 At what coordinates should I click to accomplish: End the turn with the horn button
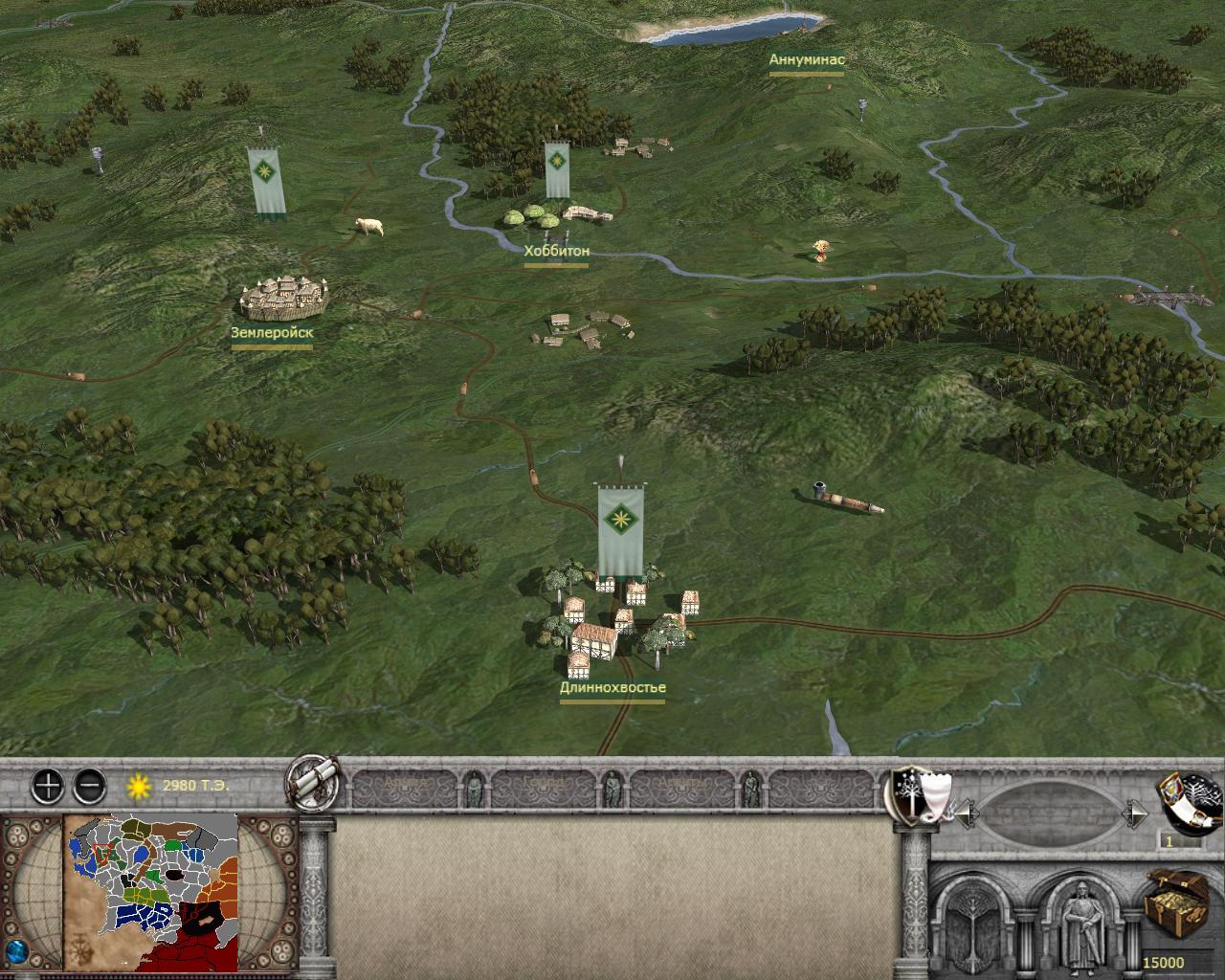pos(1191,799)
